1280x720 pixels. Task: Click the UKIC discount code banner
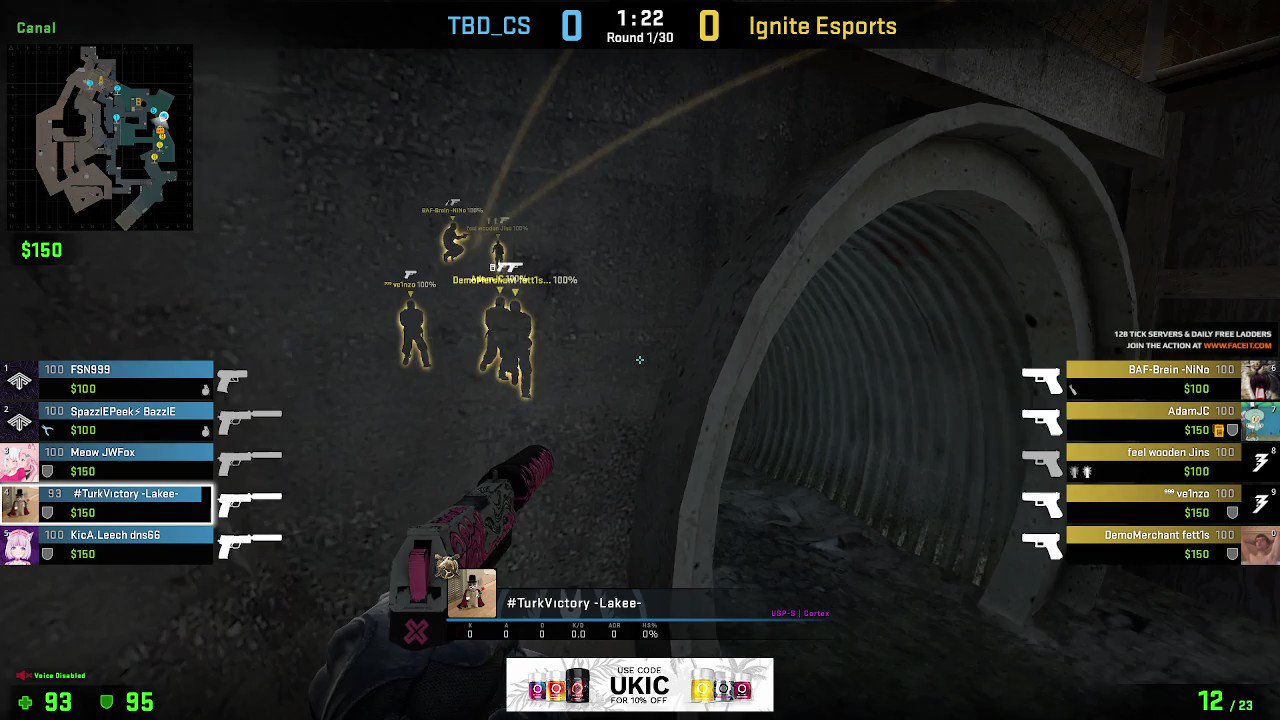(640, 685)
